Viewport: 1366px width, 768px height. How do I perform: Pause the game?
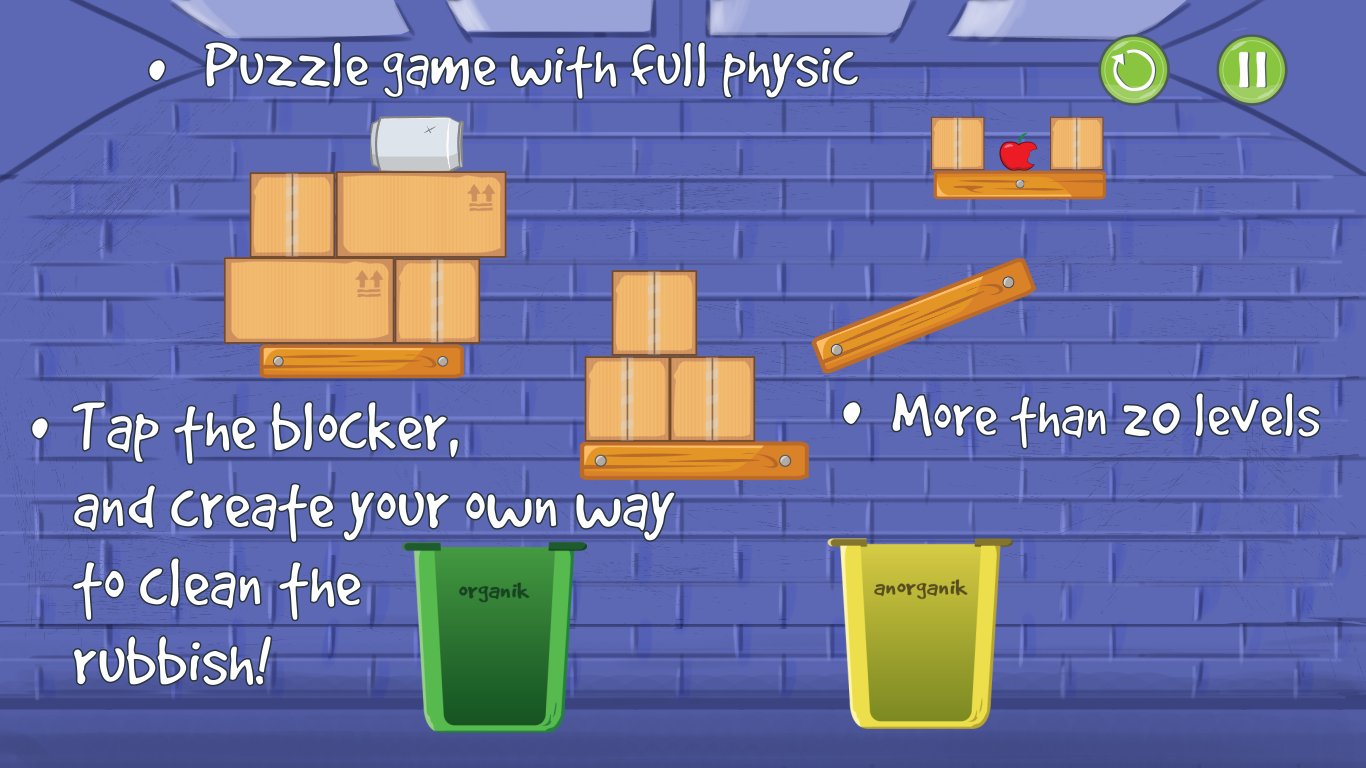(1251, 68)
